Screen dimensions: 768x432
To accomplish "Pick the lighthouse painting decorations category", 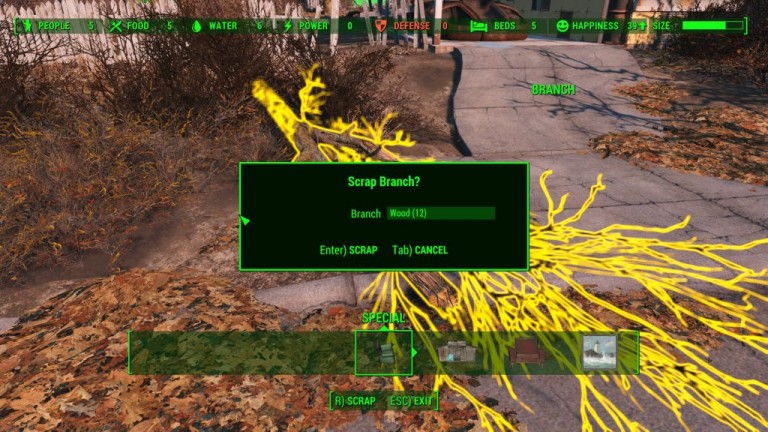I will coord(599,353).
